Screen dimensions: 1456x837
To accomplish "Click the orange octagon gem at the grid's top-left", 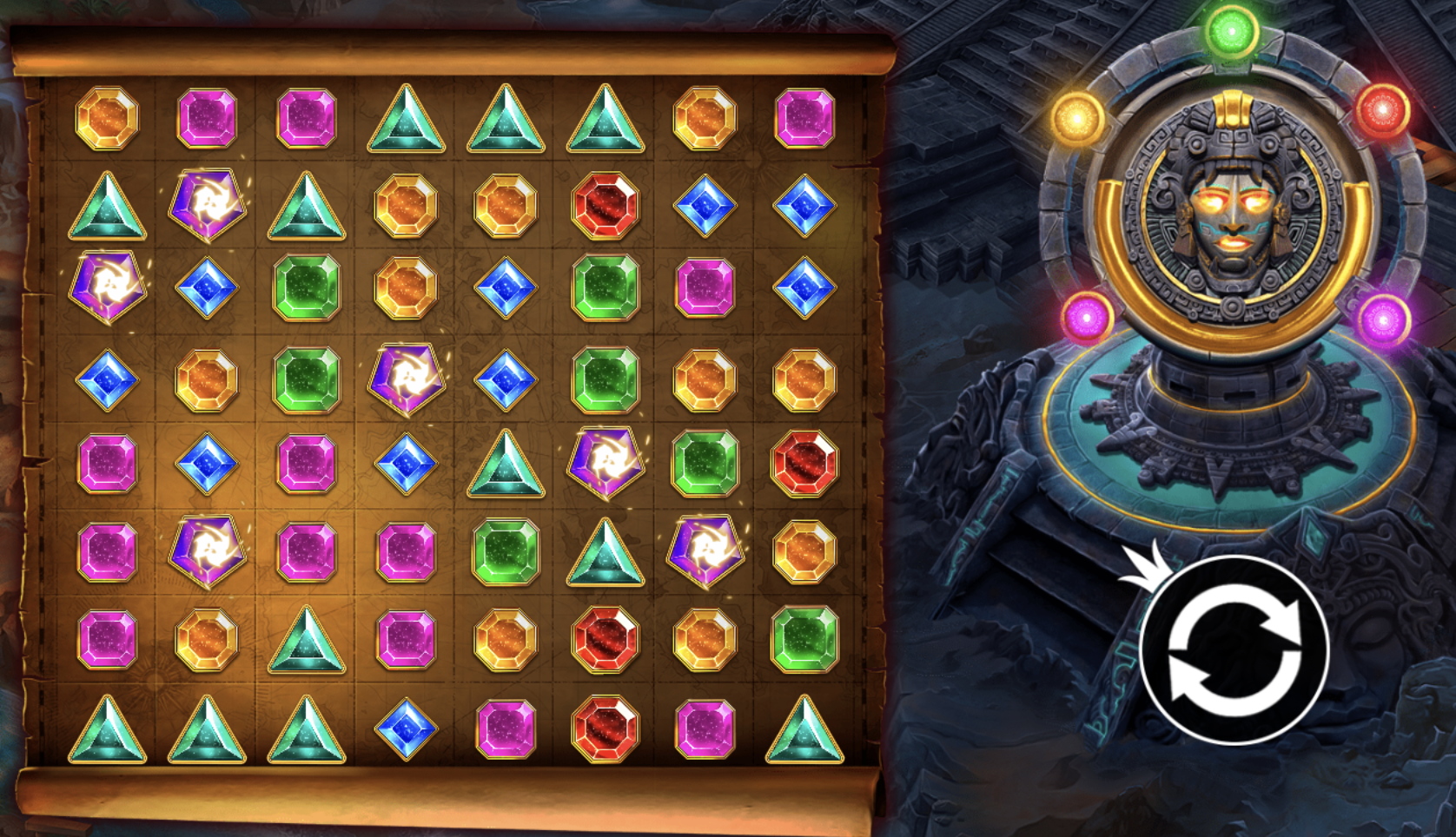I will coord(105,120).
